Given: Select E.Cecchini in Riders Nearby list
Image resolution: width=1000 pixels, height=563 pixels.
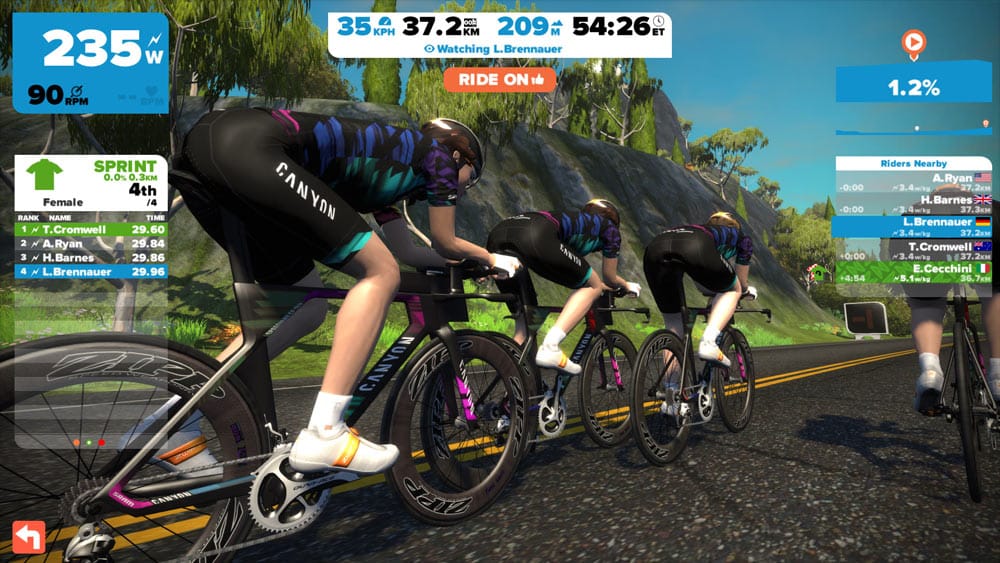Looking at the screenshot, I should click(913, 273).
